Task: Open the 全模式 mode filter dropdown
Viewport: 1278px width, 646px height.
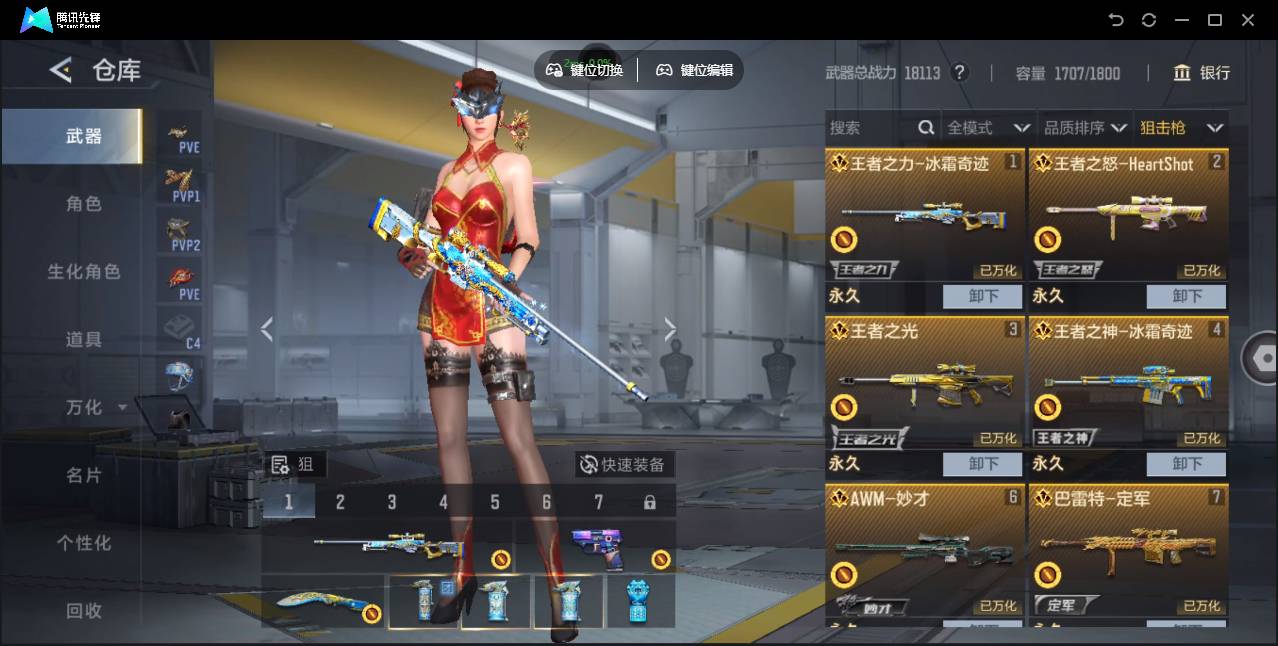Action: tap(988, 128)
